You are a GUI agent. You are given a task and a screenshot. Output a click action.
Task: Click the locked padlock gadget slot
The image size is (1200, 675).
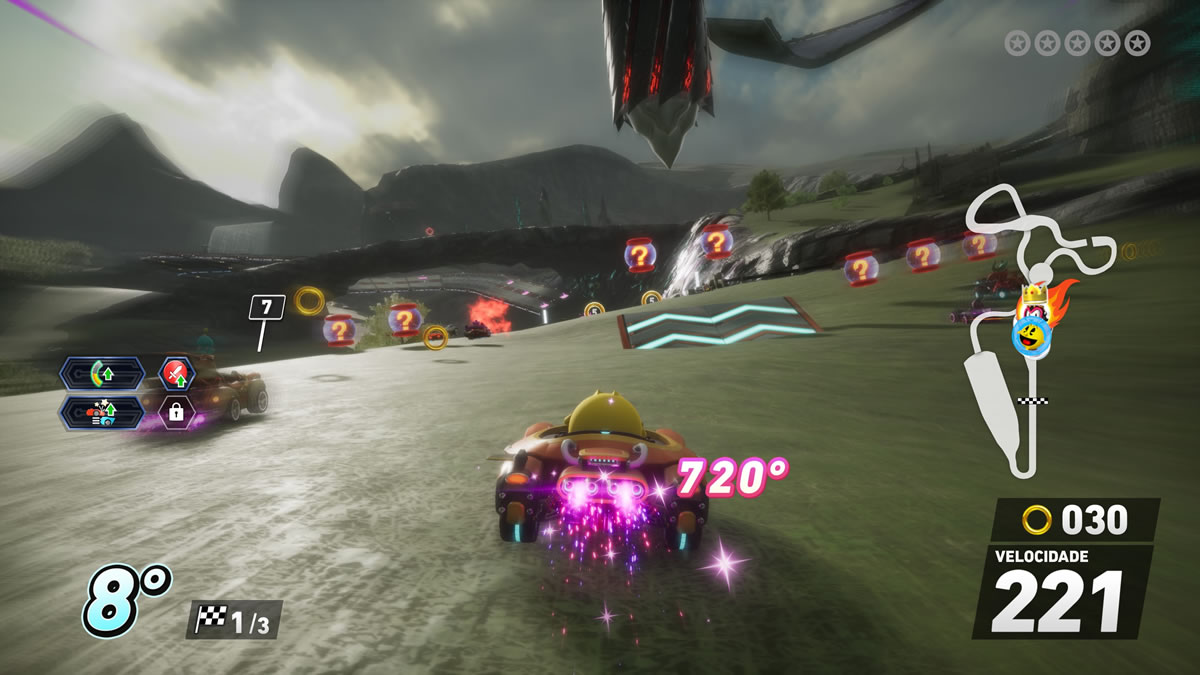click(x=177, y=411)
